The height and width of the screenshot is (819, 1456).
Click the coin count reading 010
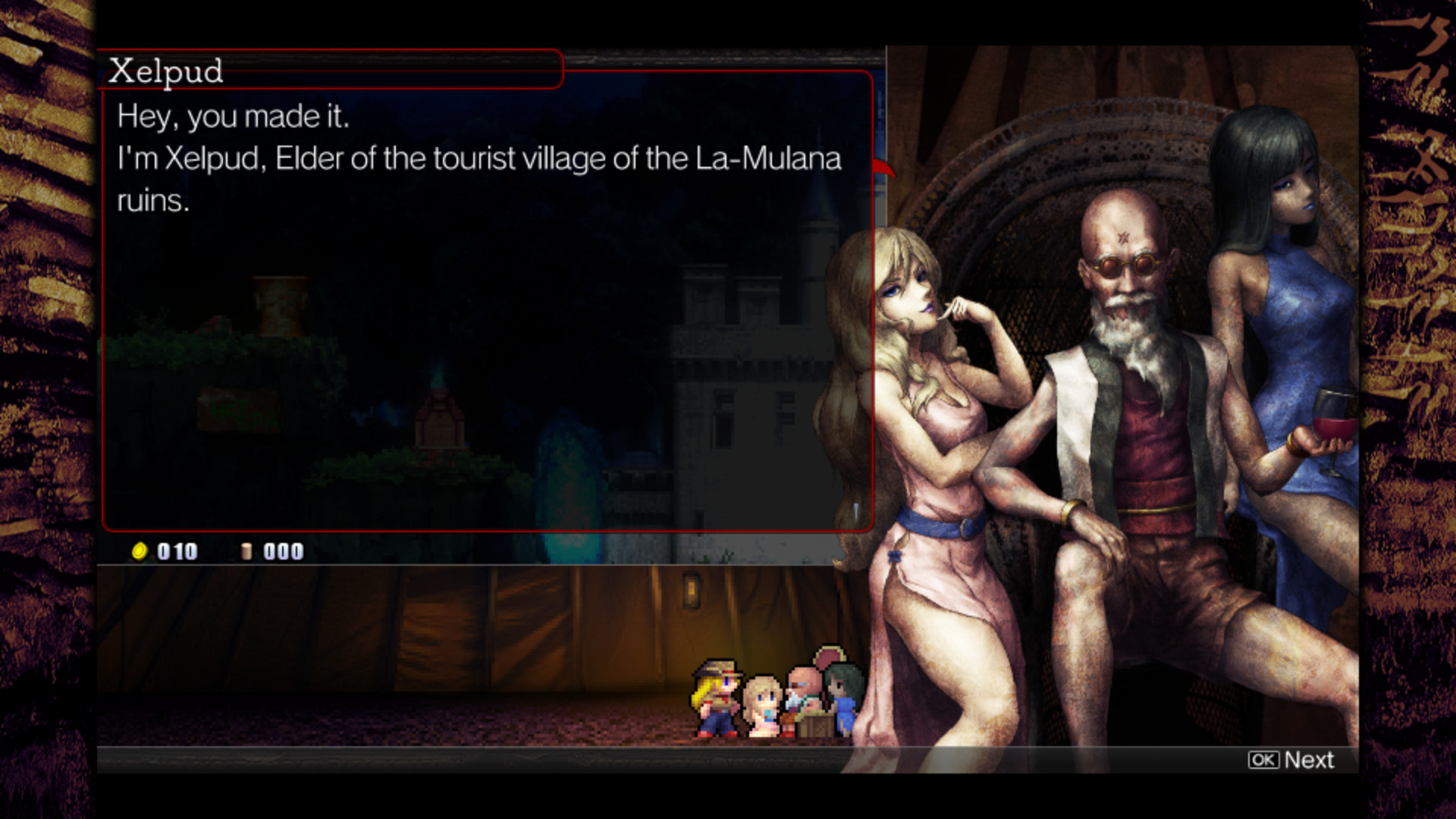(x=176, y=551)
